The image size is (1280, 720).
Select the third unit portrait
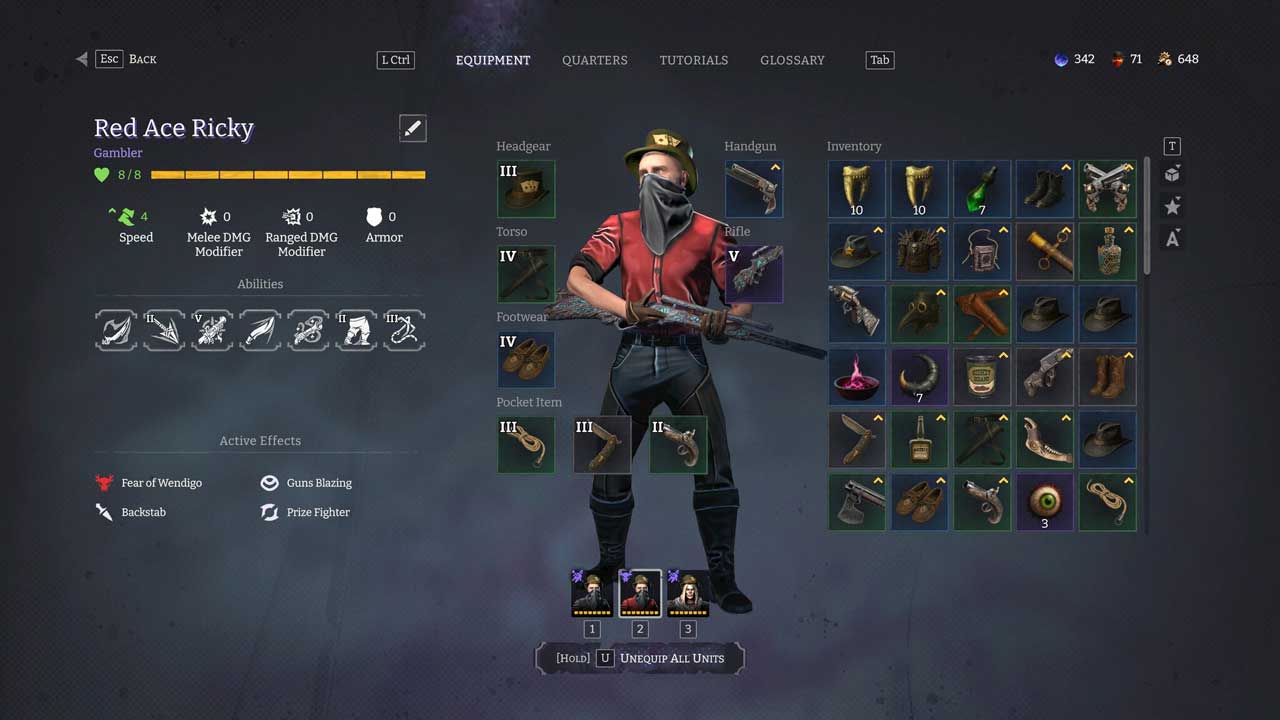point(688,593)
